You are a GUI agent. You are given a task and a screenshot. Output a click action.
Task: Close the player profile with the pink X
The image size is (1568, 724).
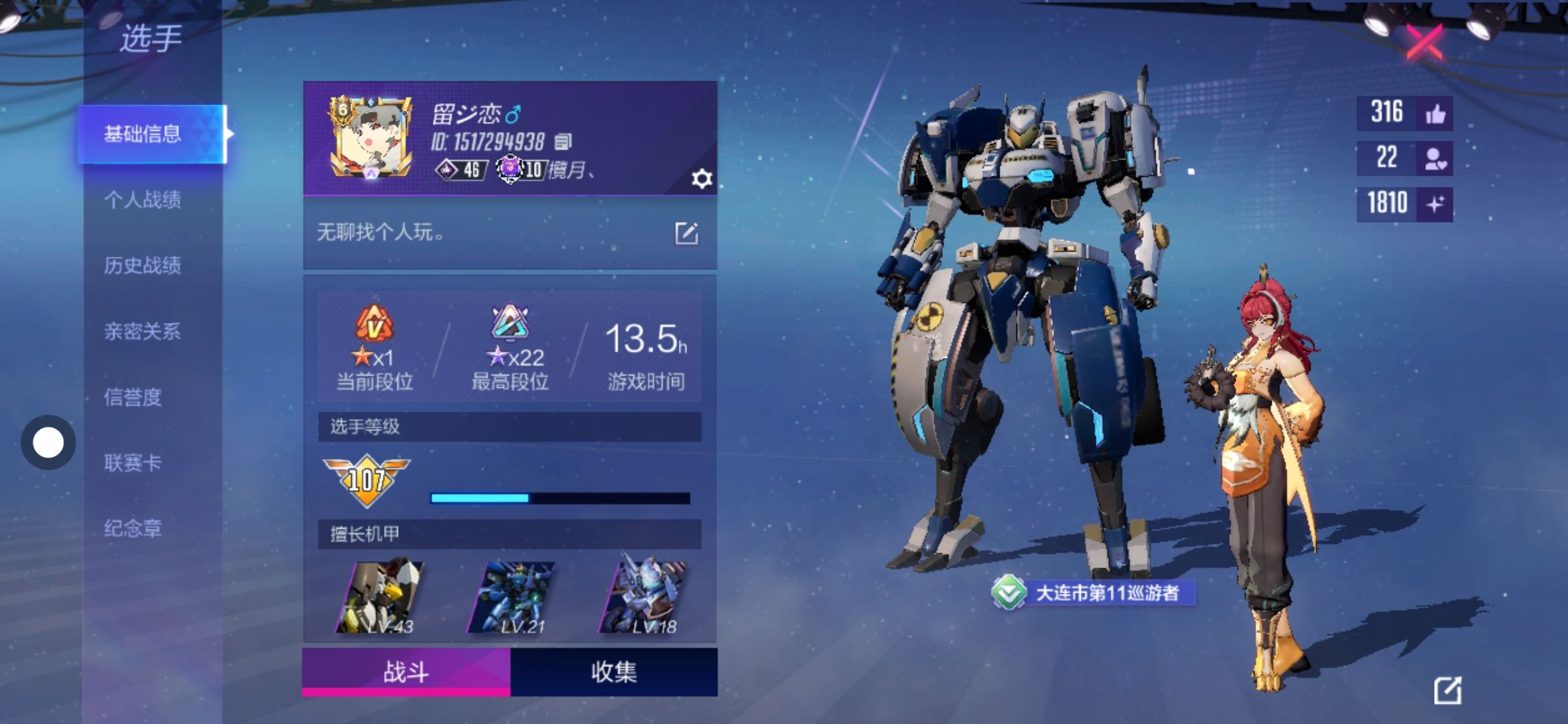pyautogui.click(x=1423, y=43)
